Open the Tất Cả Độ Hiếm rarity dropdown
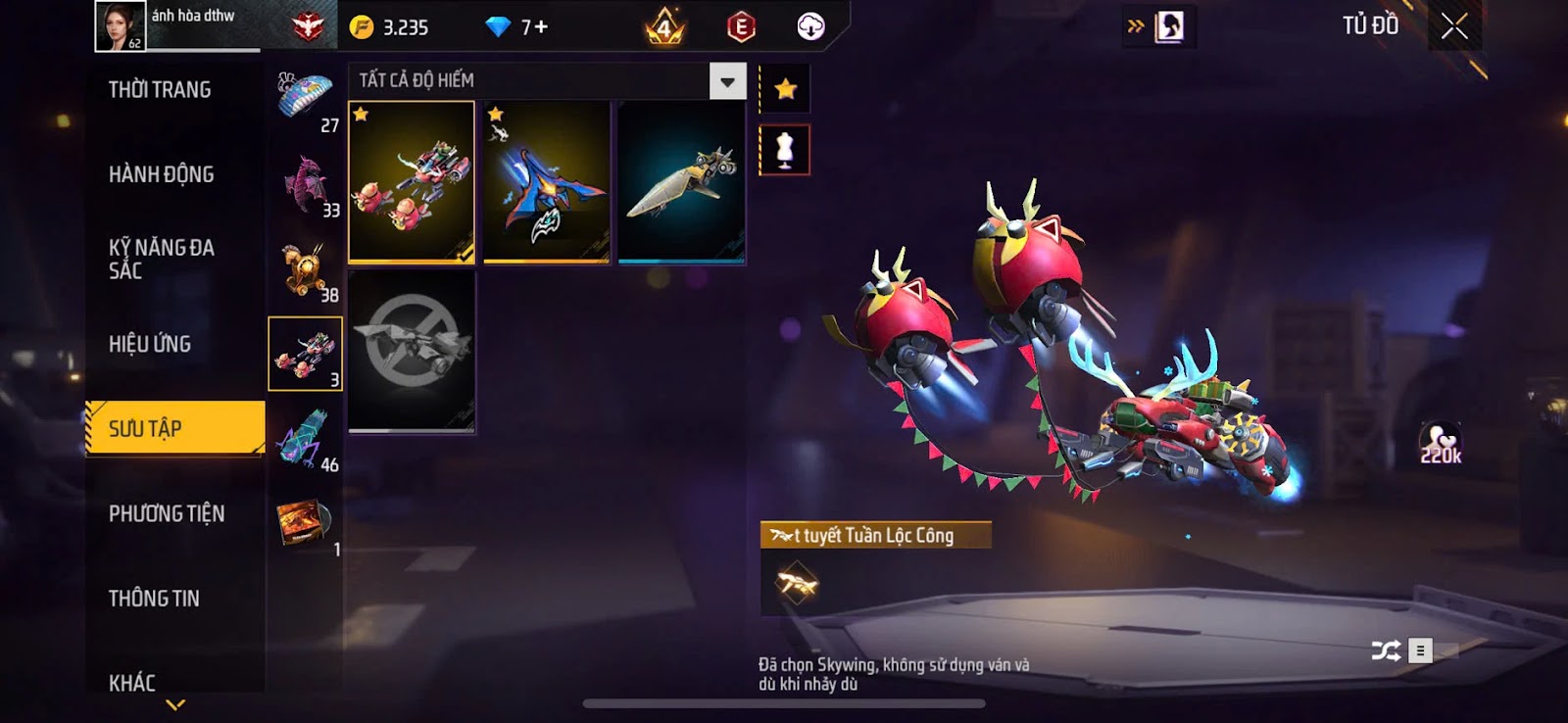The width and height of the screenshot is (1568, 723). point(727,81)
